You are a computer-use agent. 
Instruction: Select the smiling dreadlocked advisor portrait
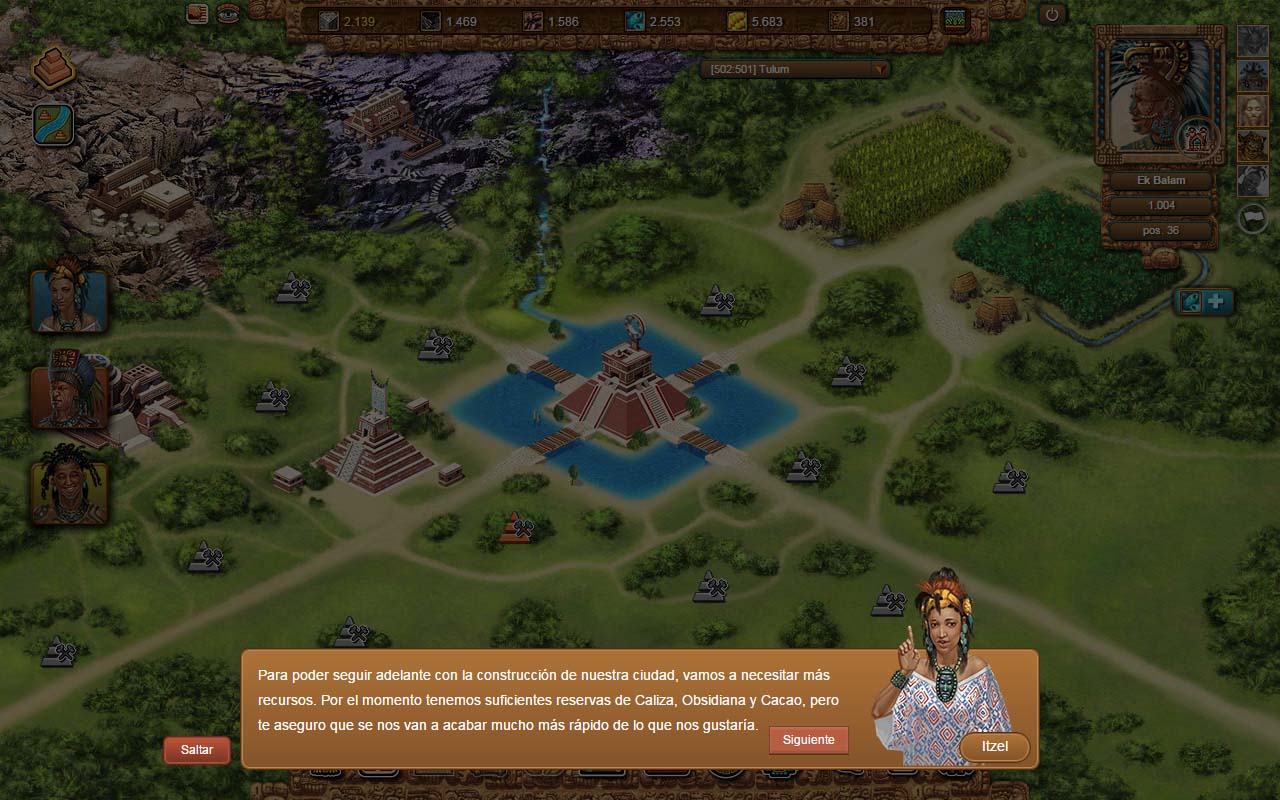pyautogui.click(x=68, y=485)
